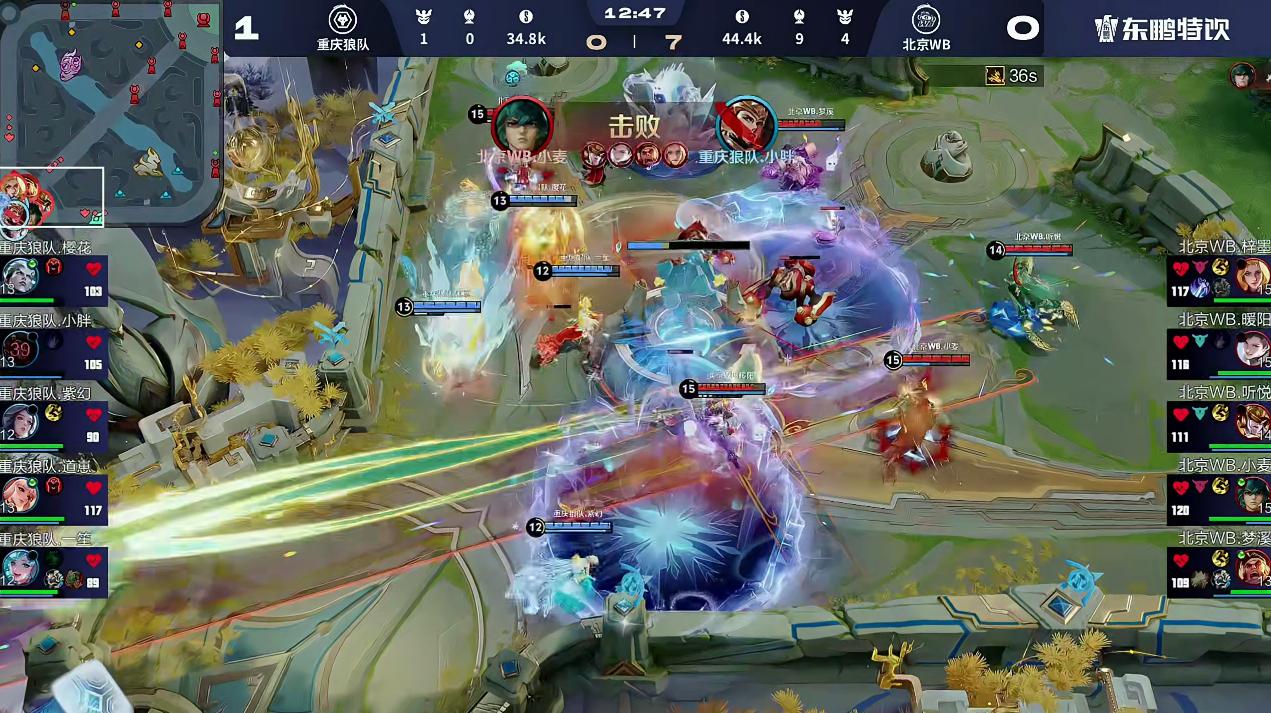Click the 东鹏特饮 sponsor logo

(x=1160, y=28)
